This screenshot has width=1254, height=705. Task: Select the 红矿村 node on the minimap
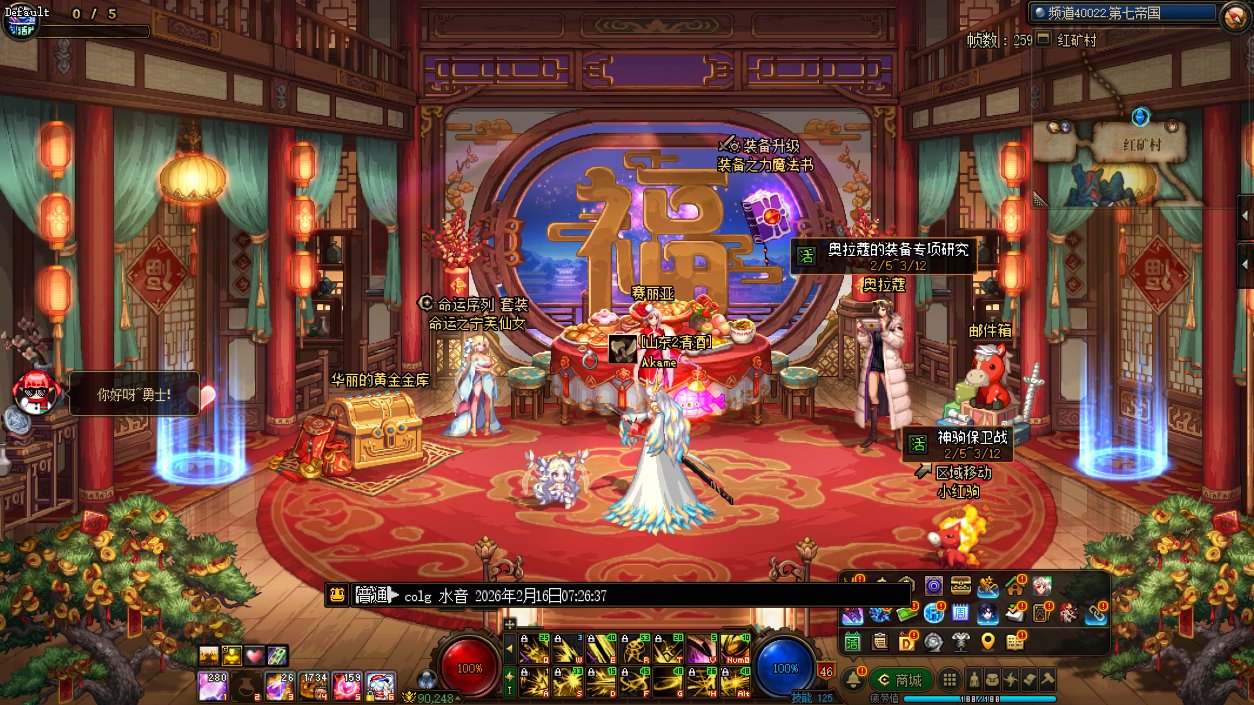pos(1139,143)
